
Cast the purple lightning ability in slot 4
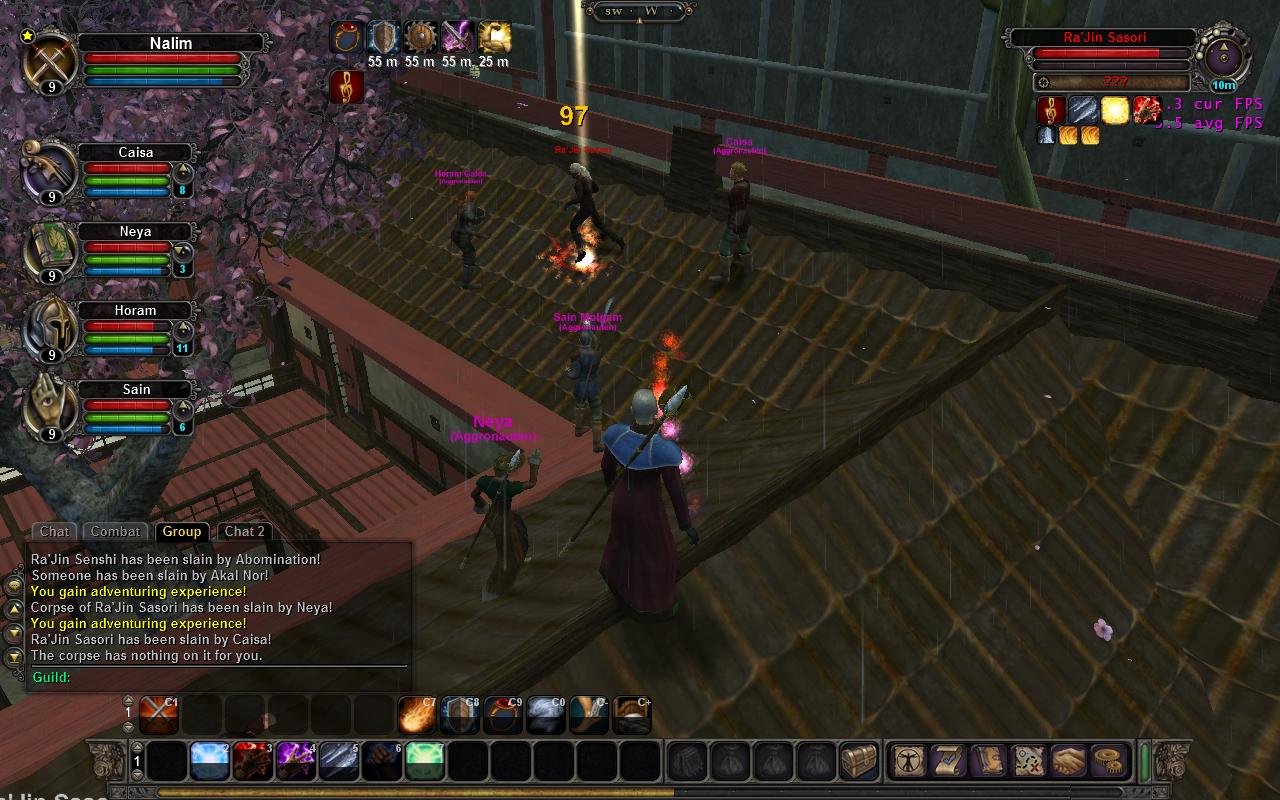[296, 762]
